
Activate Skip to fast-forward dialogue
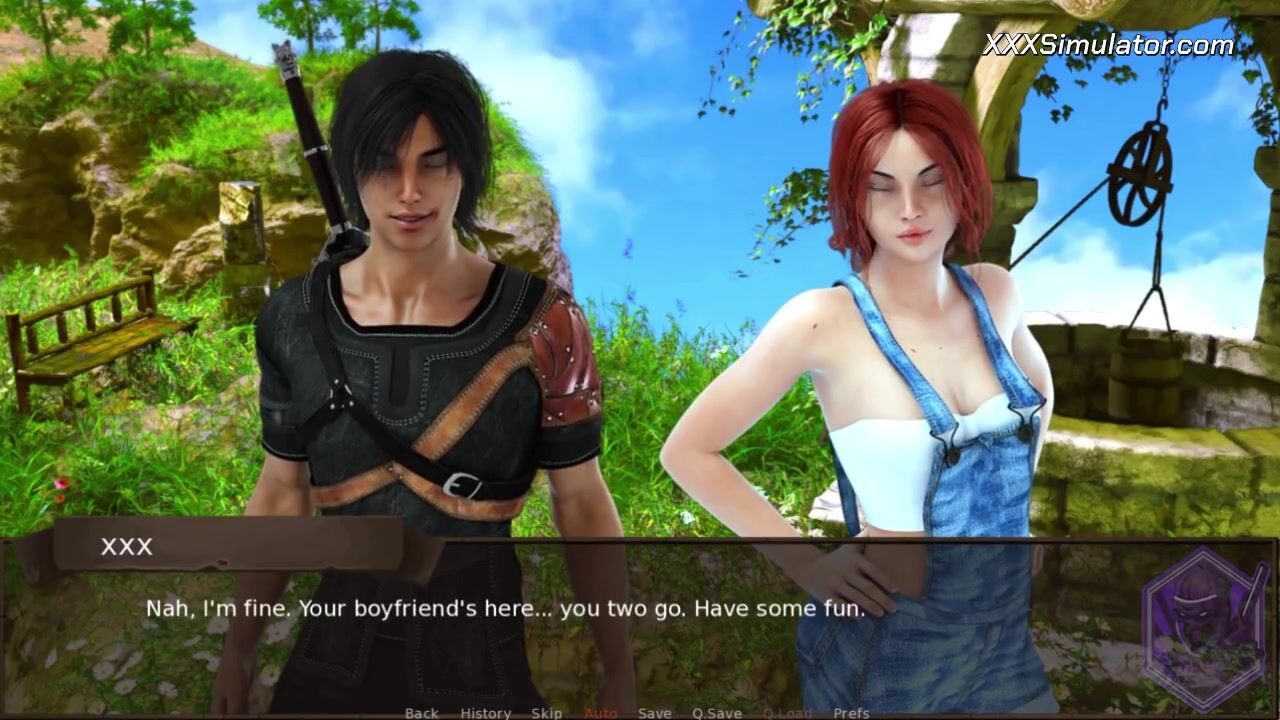point(546,713)
